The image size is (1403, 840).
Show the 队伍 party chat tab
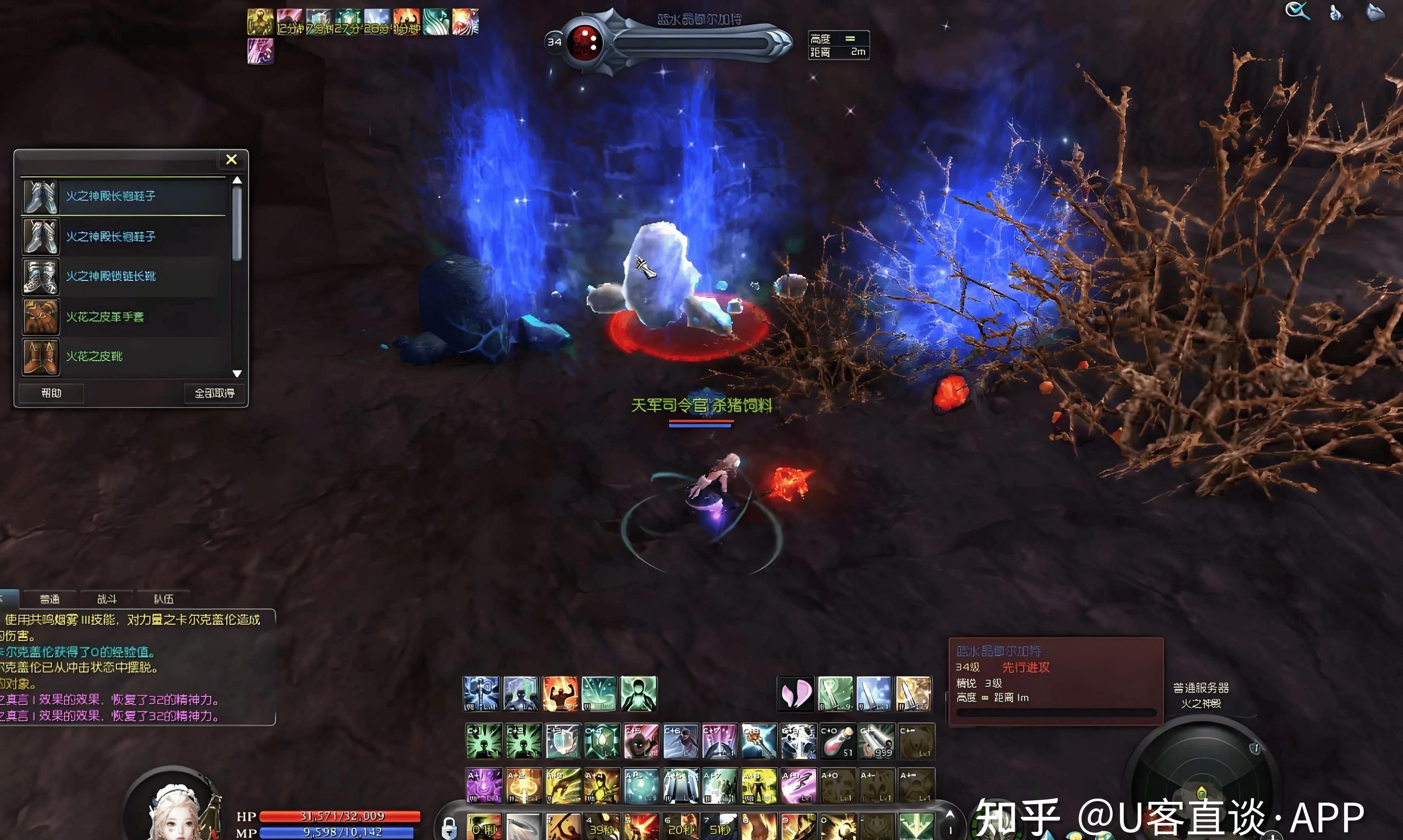[x=164, y=599]
